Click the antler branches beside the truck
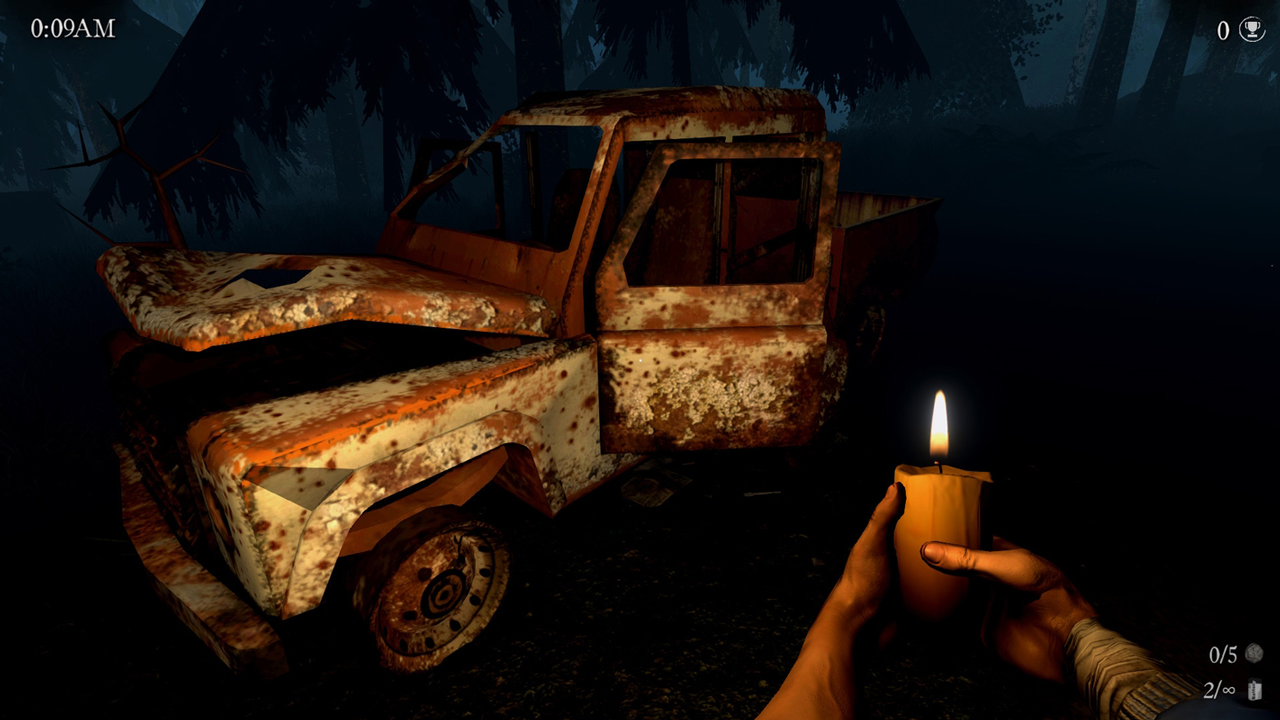Screen dimensions: 1280x720 point(160,170)
